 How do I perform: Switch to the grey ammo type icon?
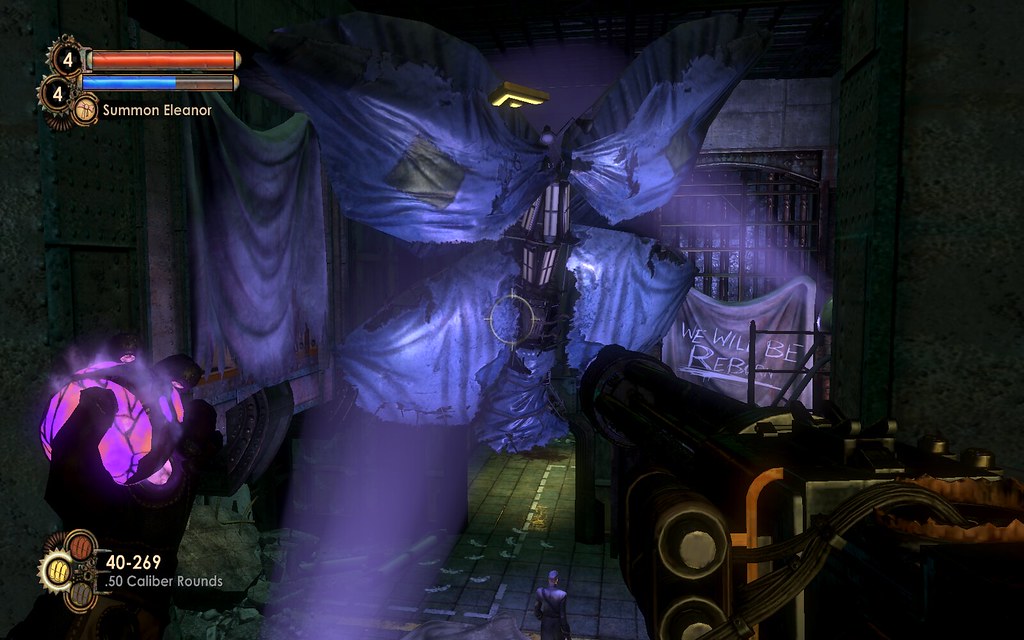79,595
